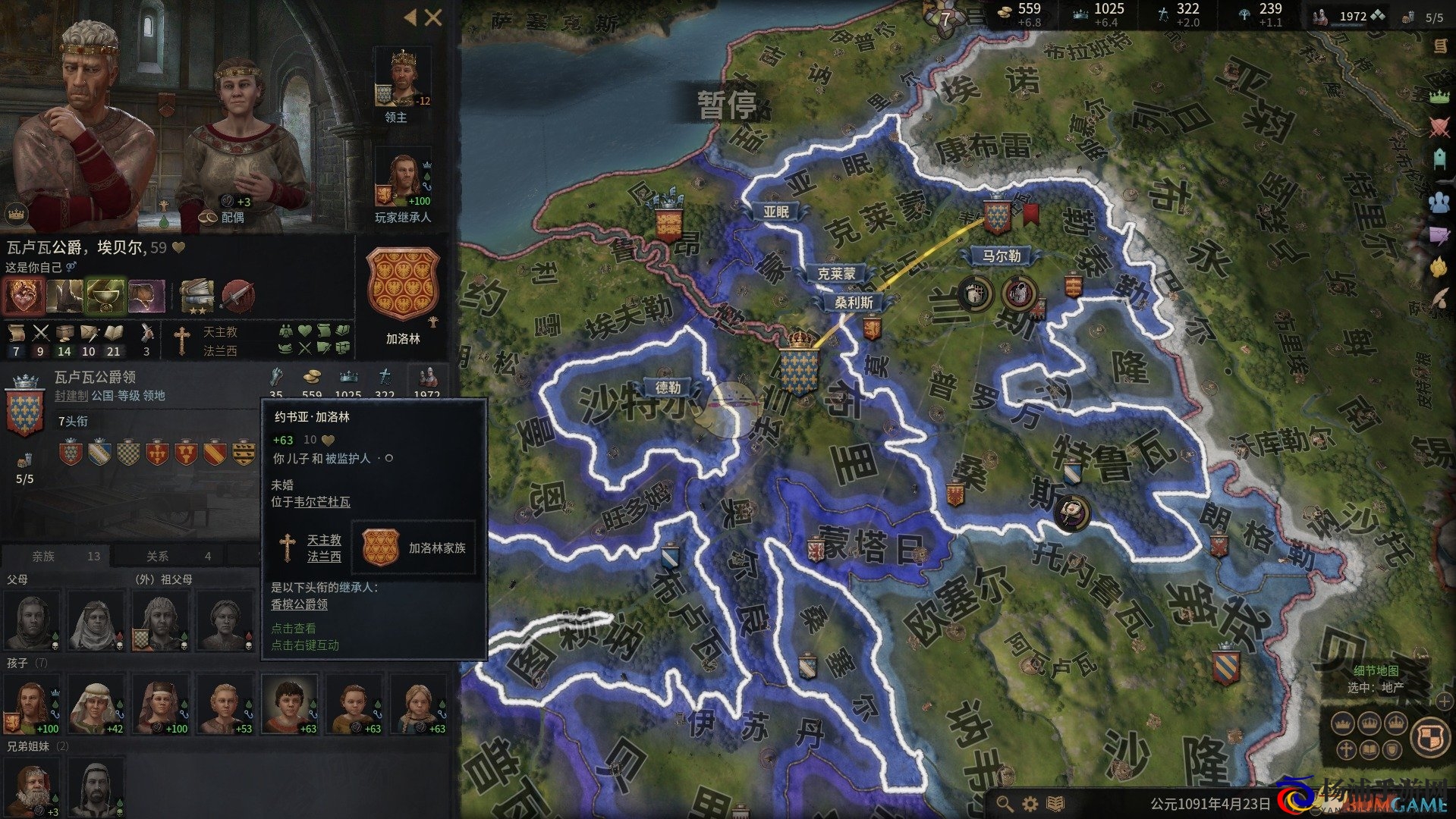
Task: Open the realm menu green crown icon
Action: point(1439,96)
